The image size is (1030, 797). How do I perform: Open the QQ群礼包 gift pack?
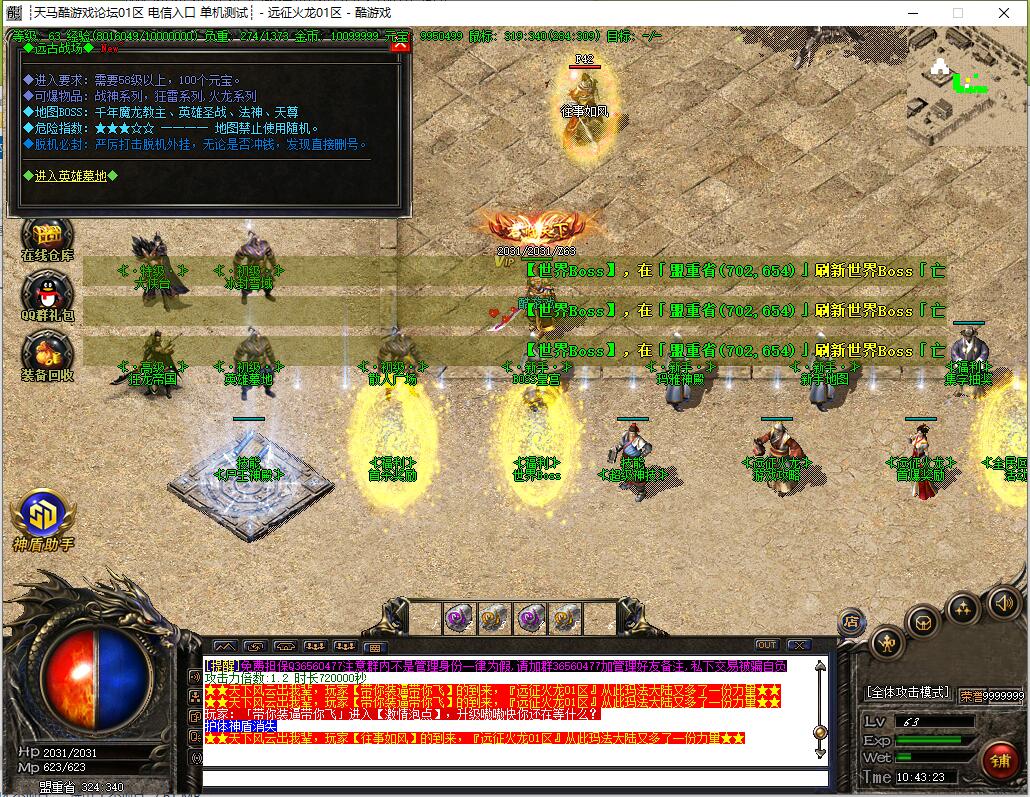47,295
